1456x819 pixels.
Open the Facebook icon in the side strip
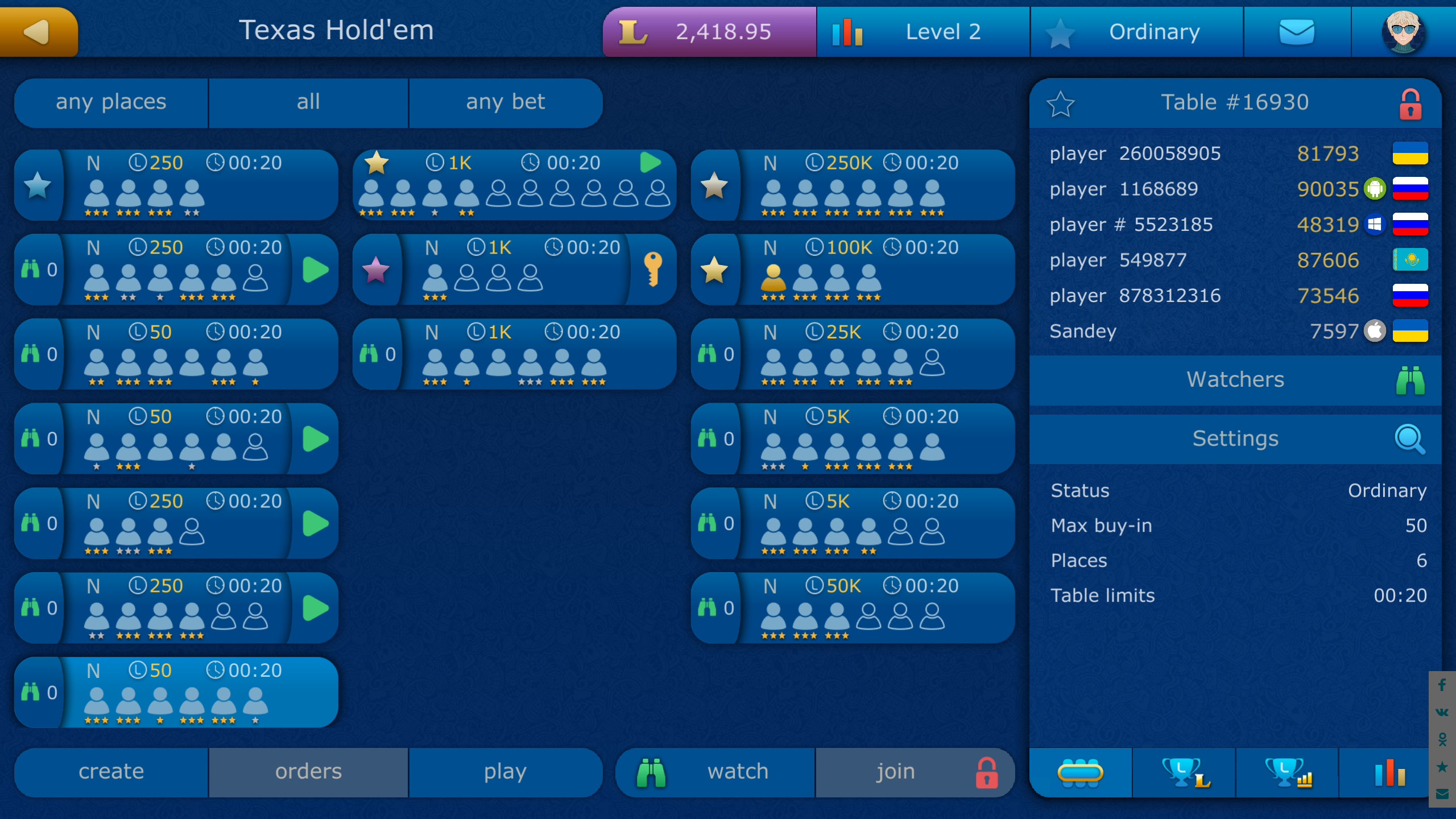pyautogui.click(x=1443, y=685)
